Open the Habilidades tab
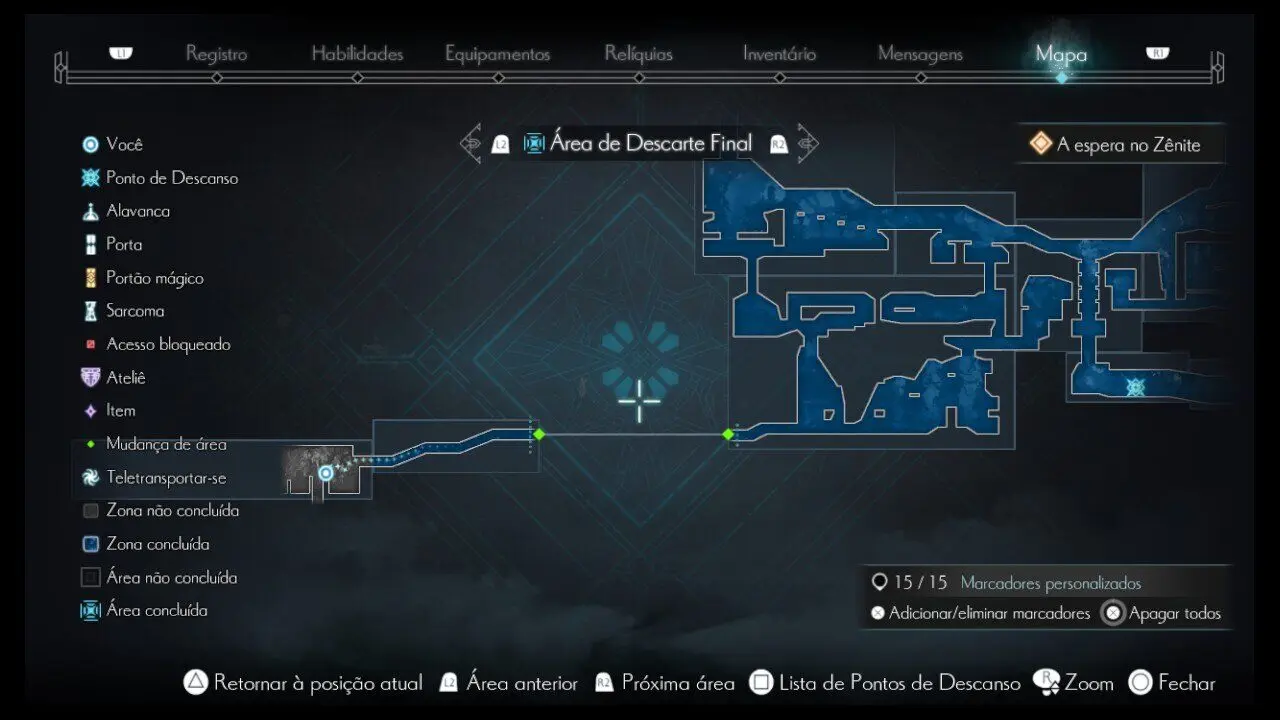This screenshot has width=1280, height=720. click(x=357, y=54)
